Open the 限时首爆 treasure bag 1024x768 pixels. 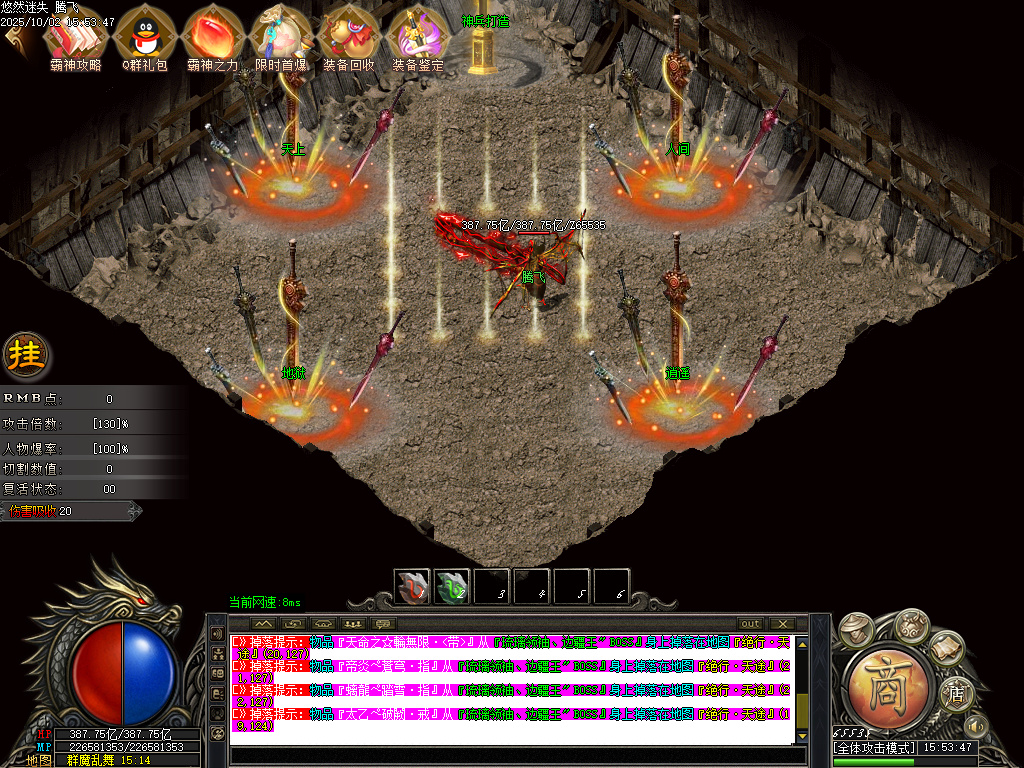281,36
